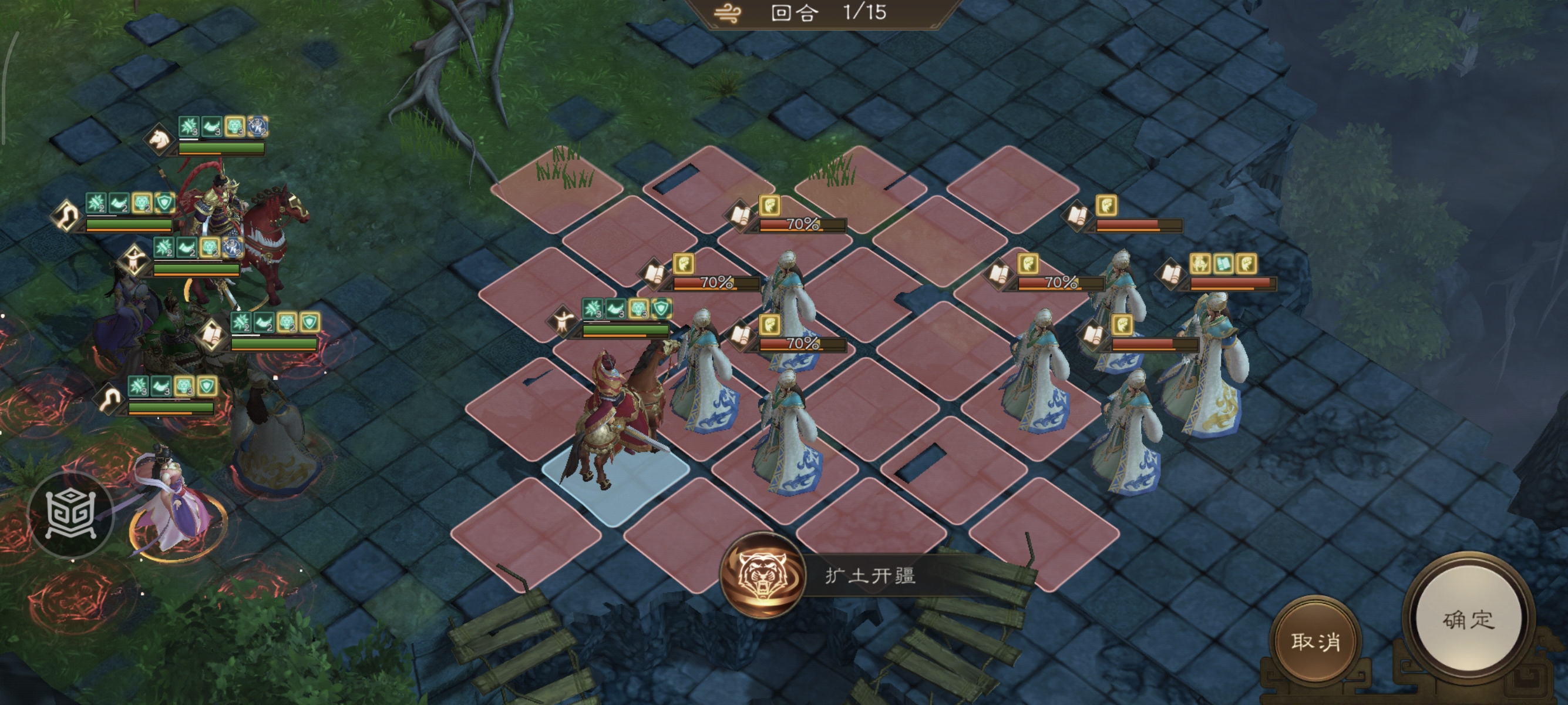Select the horn buff icon on the mounted general

[213, 126]
